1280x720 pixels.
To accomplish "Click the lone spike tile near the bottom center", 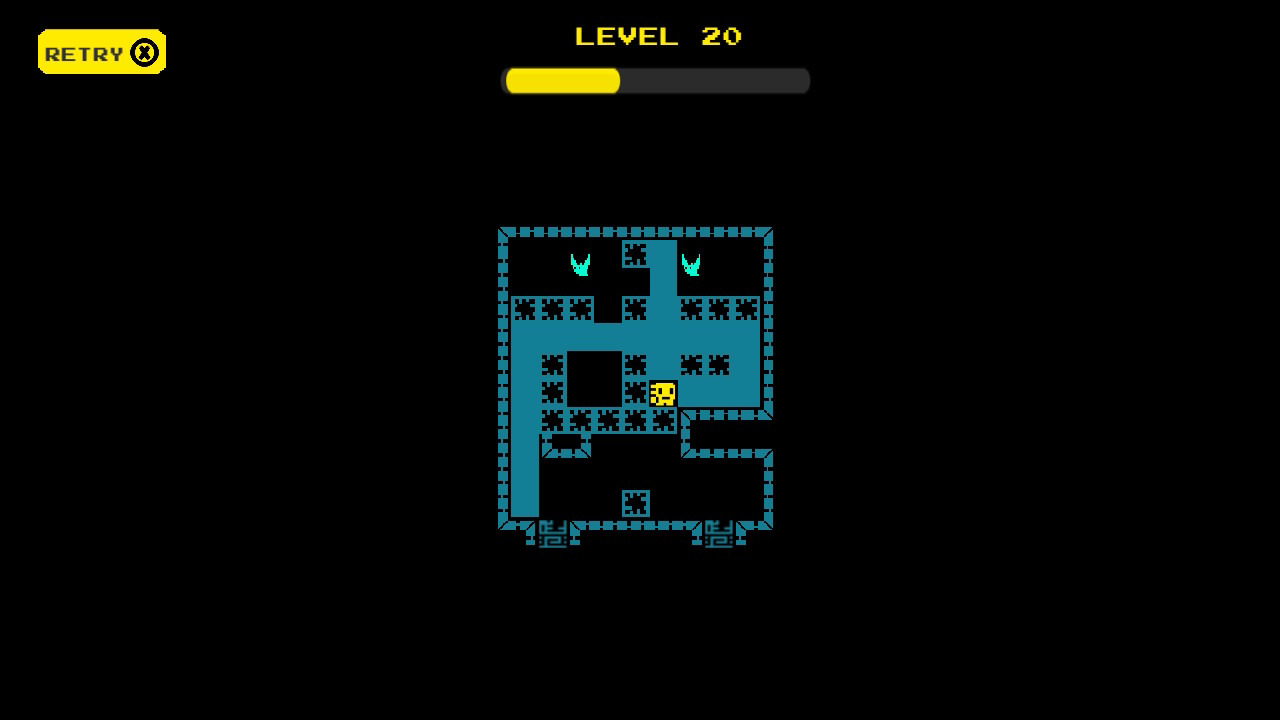I will pos(637,503).
